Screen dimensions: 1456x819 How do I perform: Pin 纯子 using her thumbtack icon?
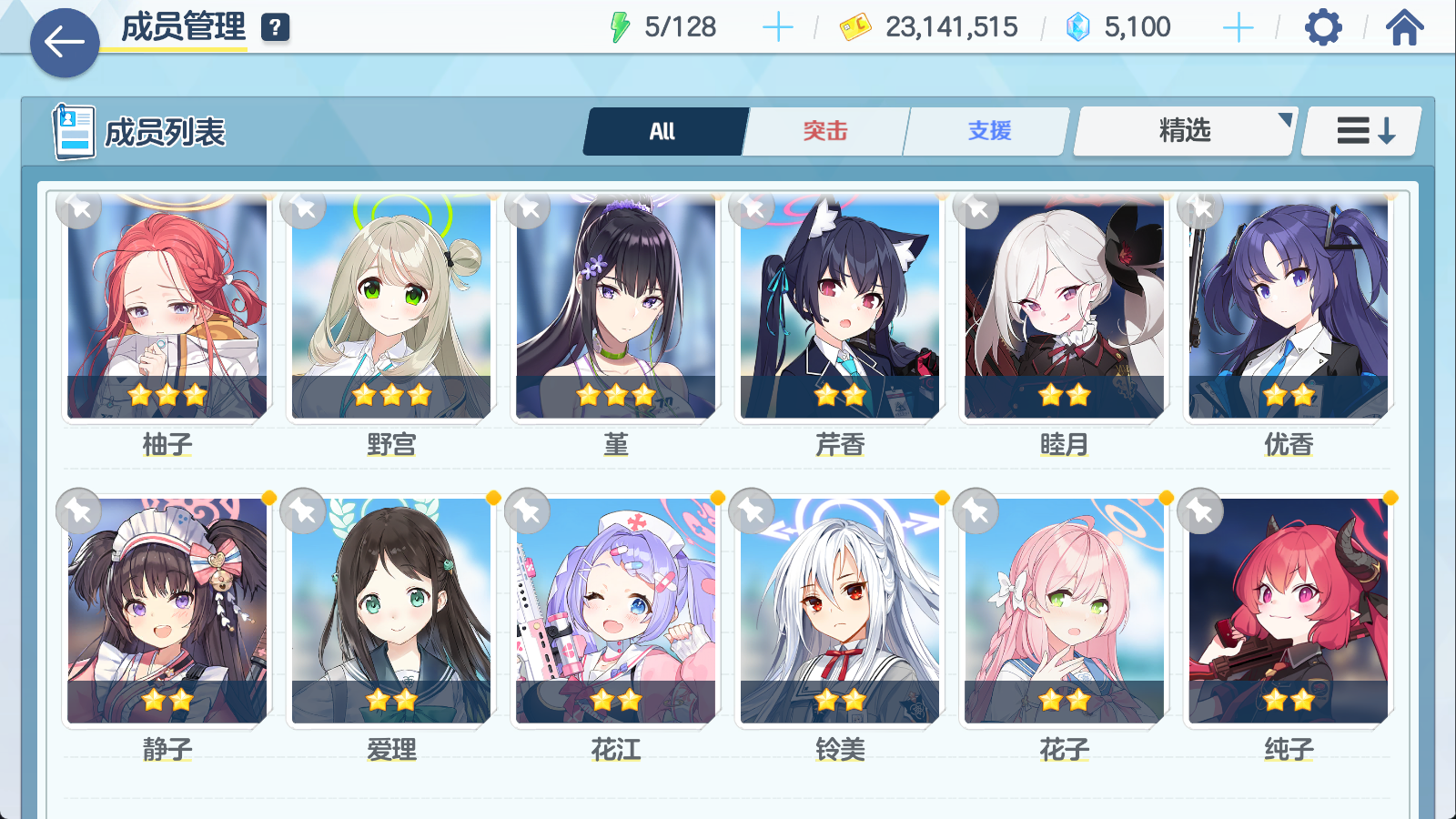point(1199,511)
